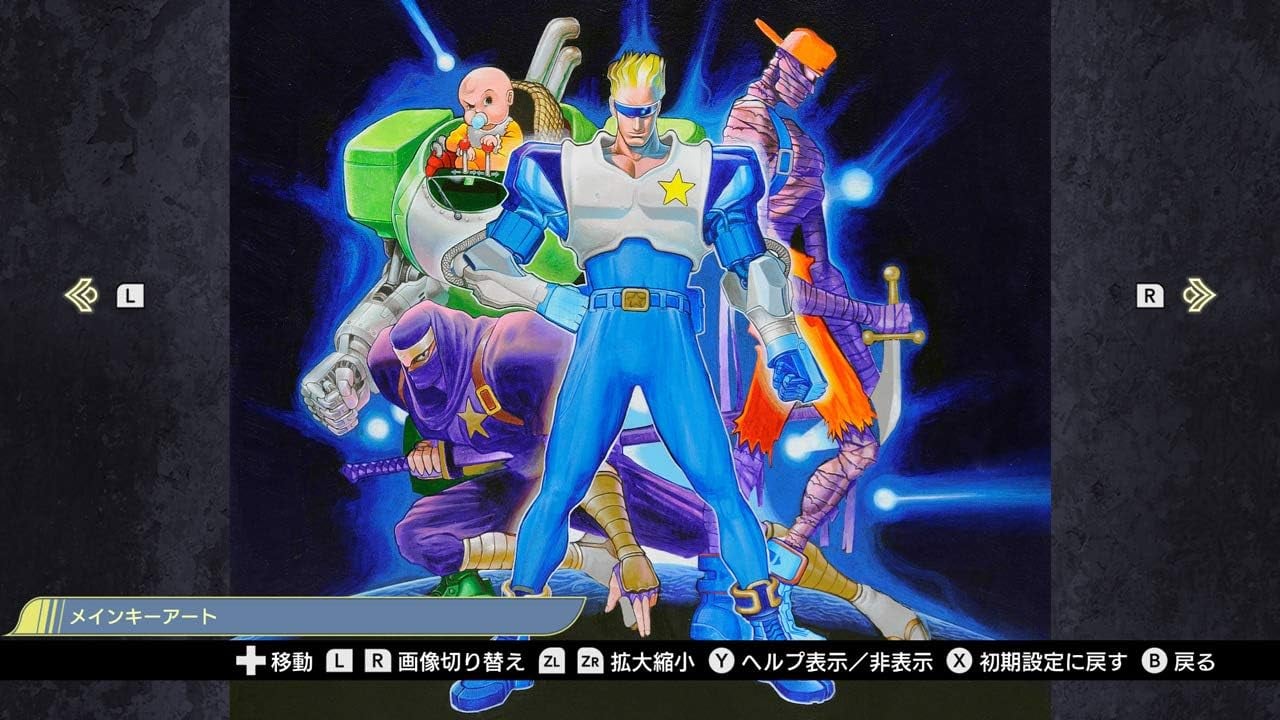Click the R button icon next to the right arrow
The height and width of the screenshot is (720, 1280).
click(1153, 294)
